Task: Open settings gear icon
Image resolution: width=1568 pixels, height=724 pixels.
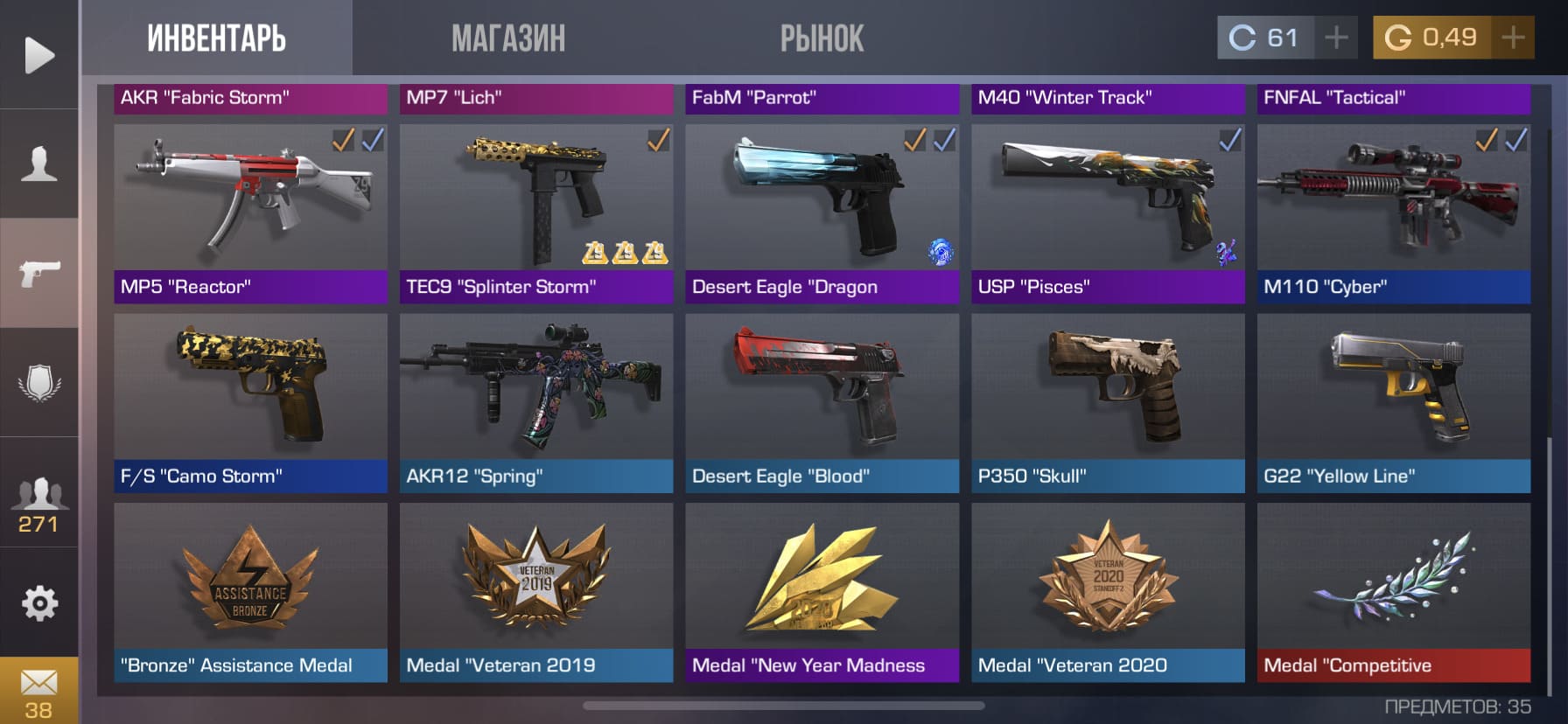Action: [x=39, y=603]
